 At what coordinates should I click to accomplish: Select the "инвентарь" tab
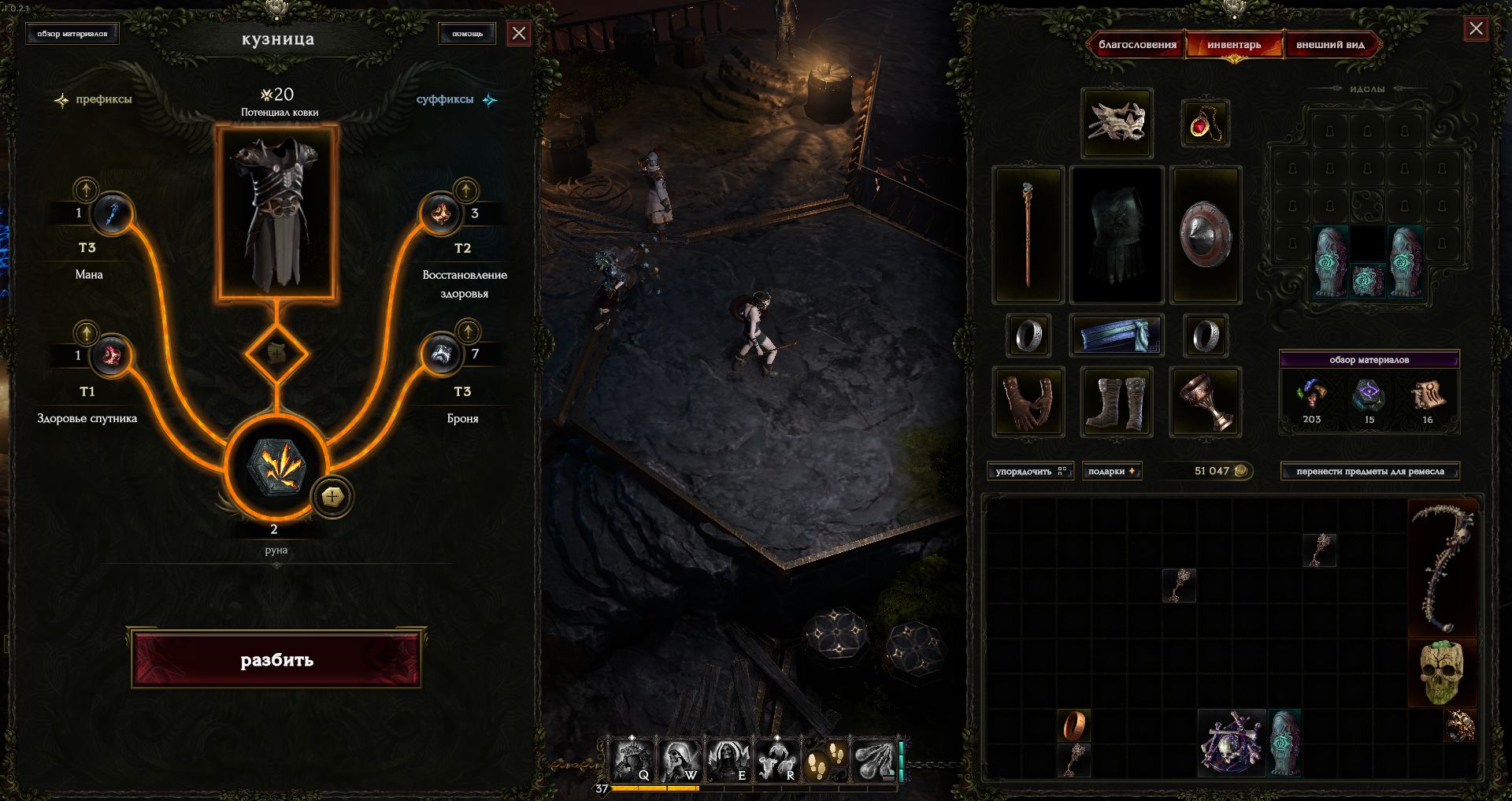1234,45
